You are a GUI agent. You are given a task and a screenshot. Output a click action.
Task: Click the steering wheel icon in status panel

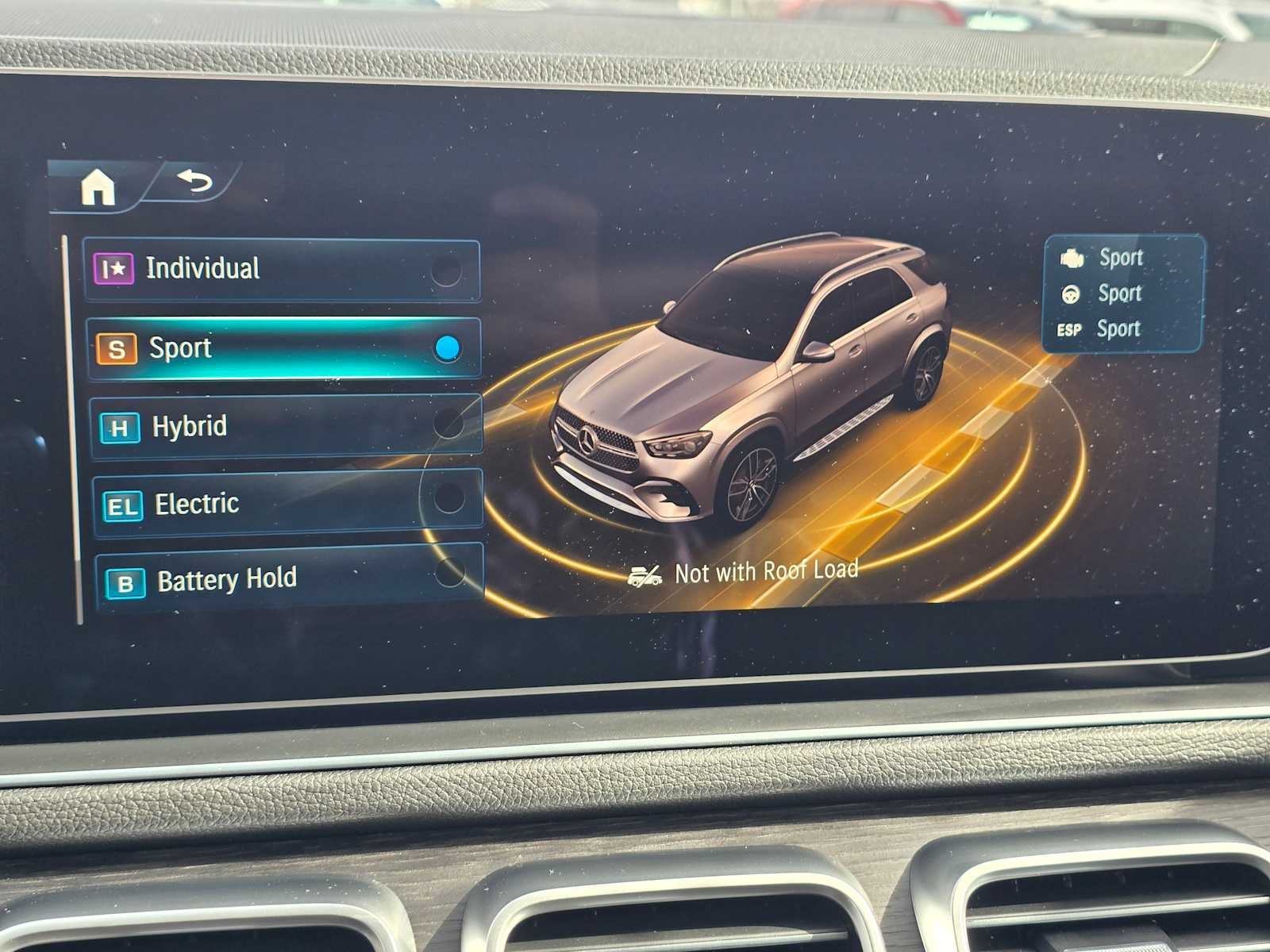click(x=1072, y=293)
